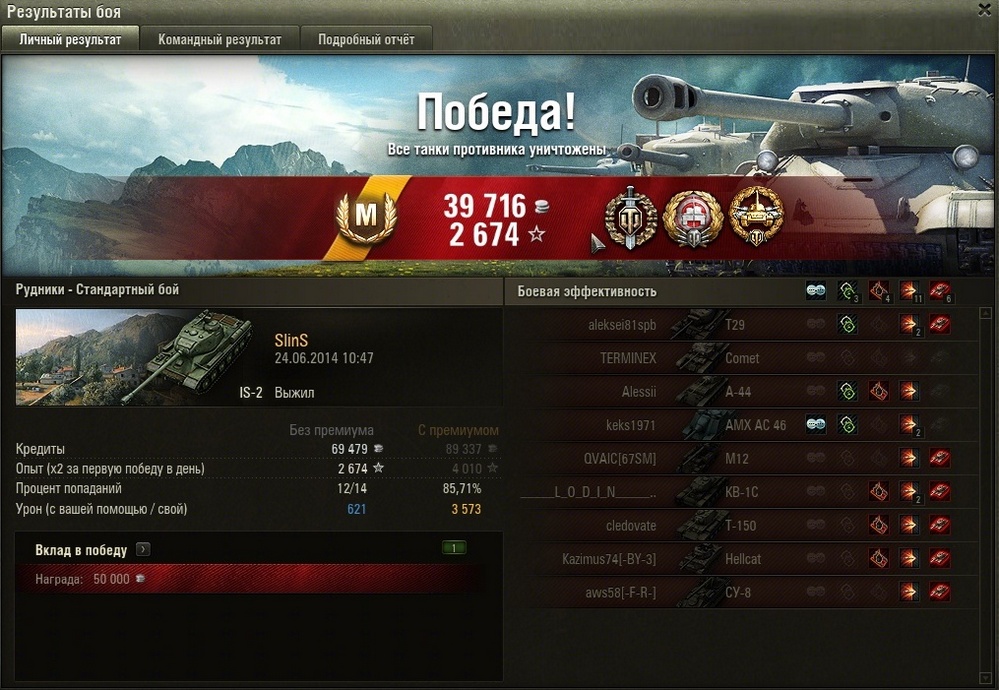
Task: Select the Личный результат tab
Action: point(70,40)
